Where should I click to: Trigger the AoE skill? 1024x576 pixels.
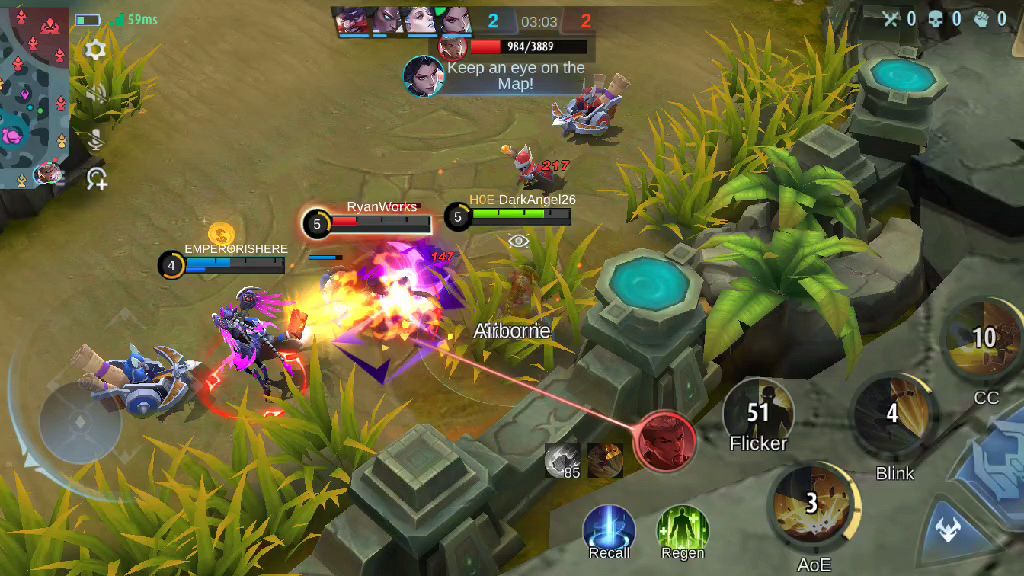[812, 504]
